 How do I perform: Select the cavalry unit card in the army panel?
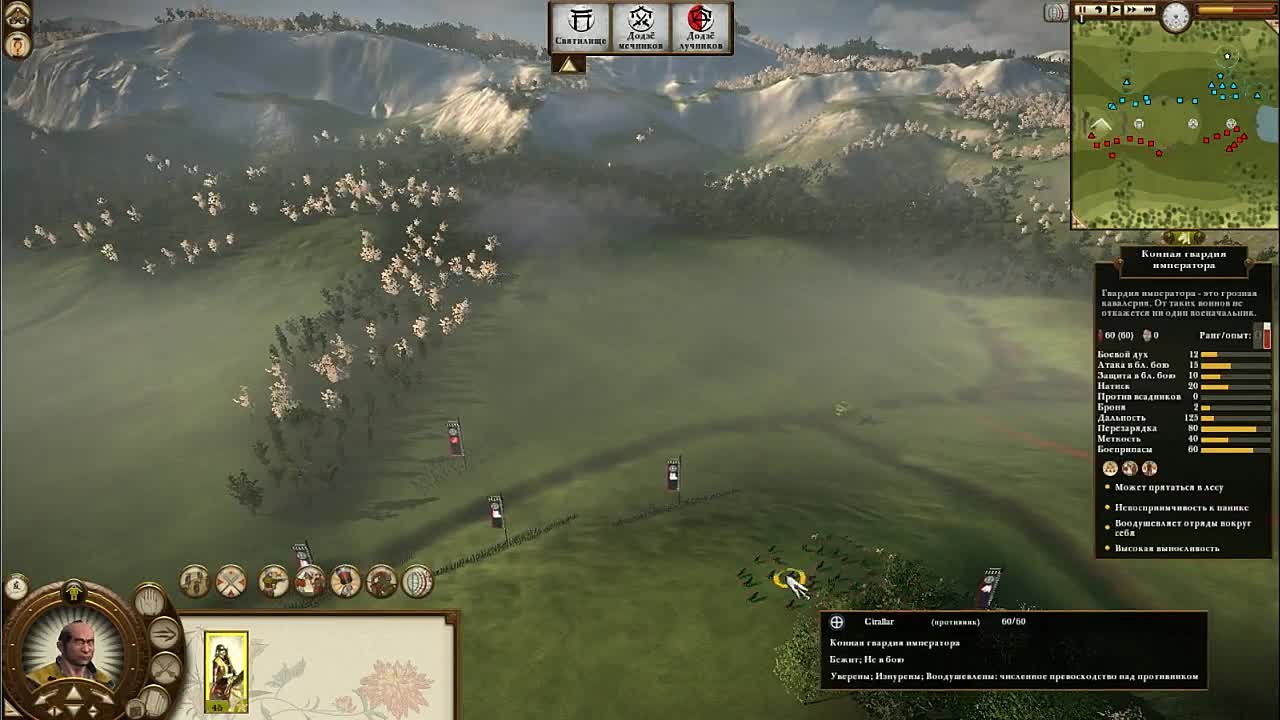(x=226, y=672)
